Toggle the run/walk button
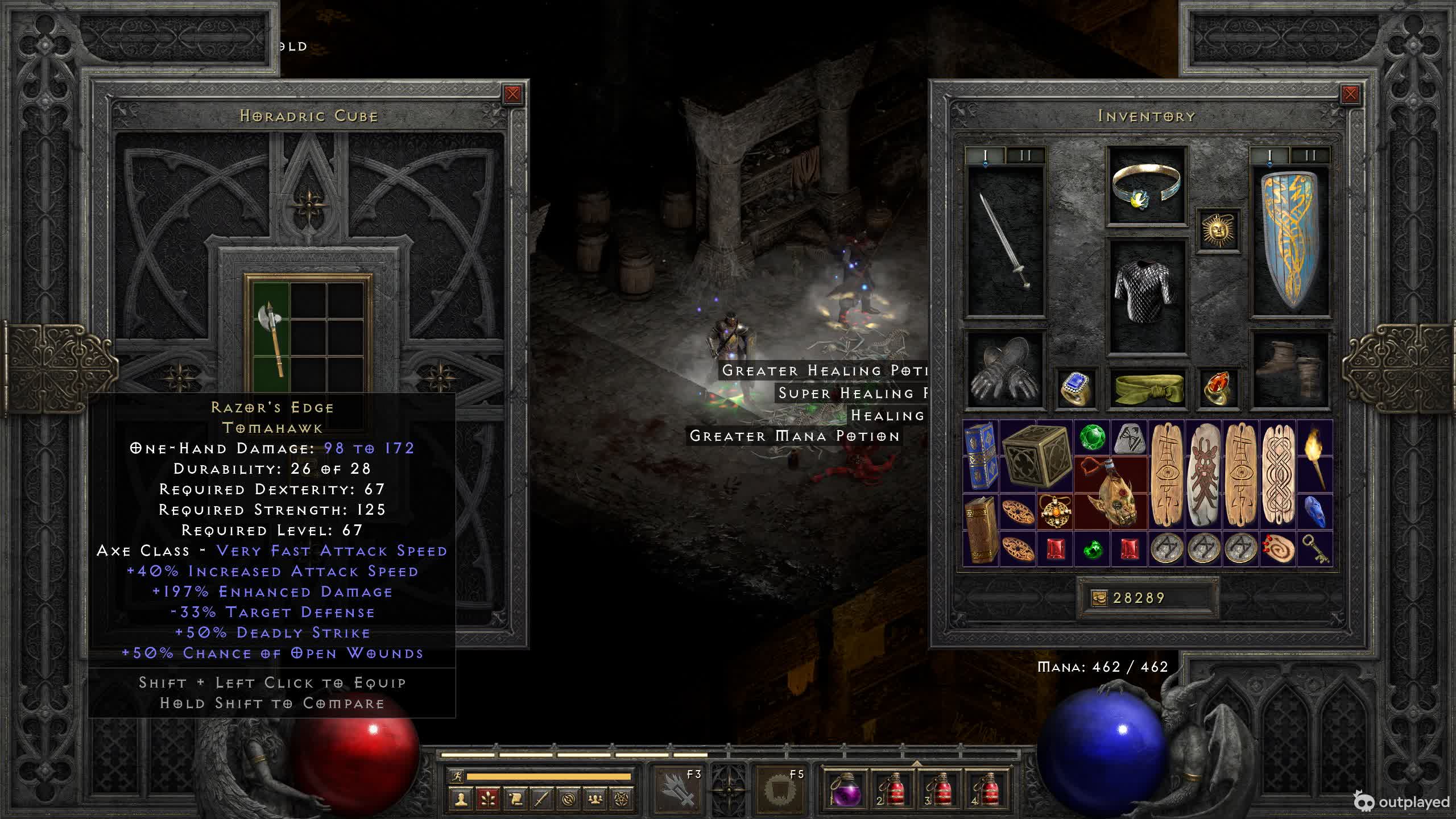Viewport: 1456px width, 819px height. point(456,776)
